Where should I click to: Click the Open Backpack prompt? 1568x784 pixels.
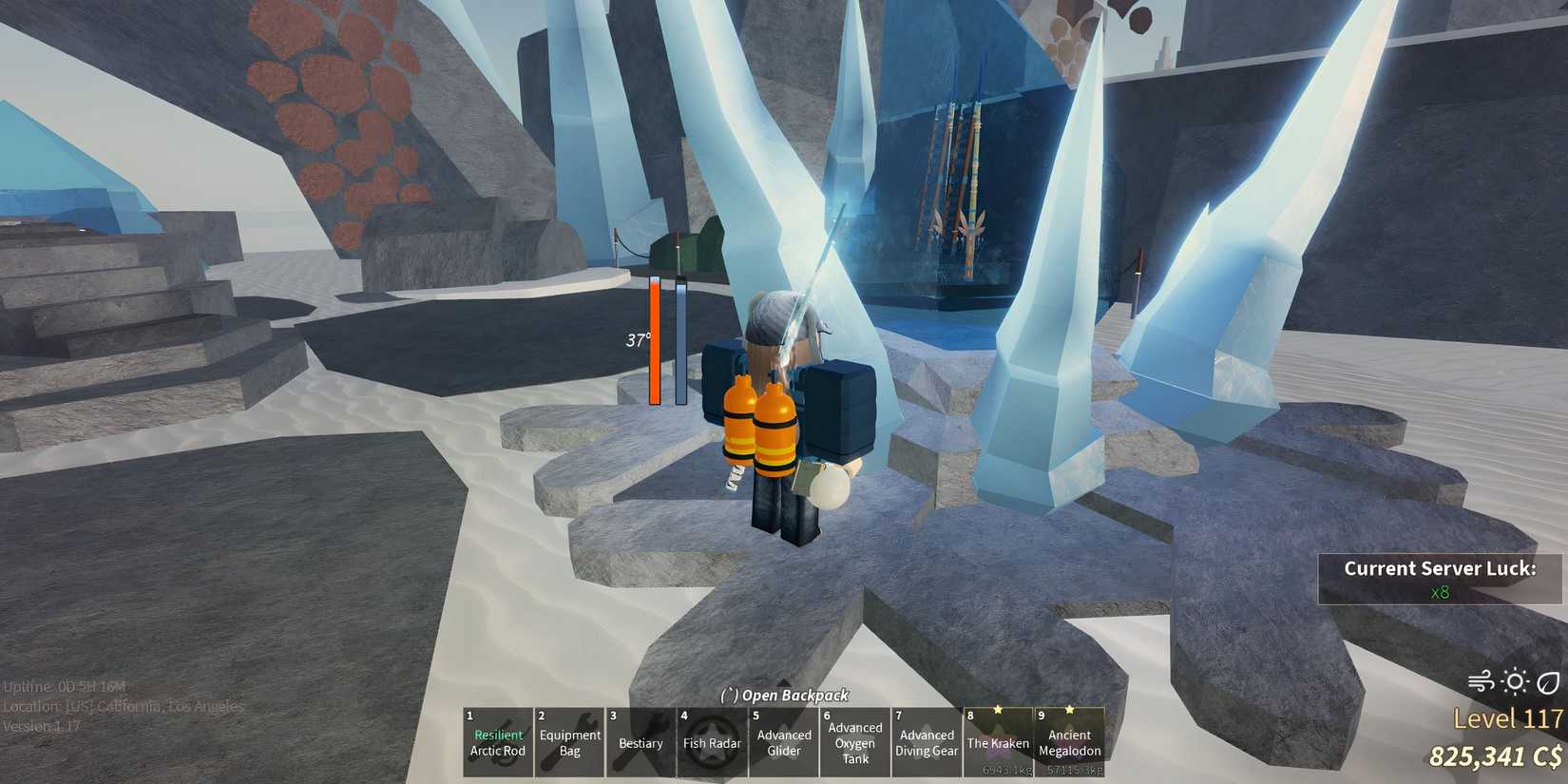point(784,696)
